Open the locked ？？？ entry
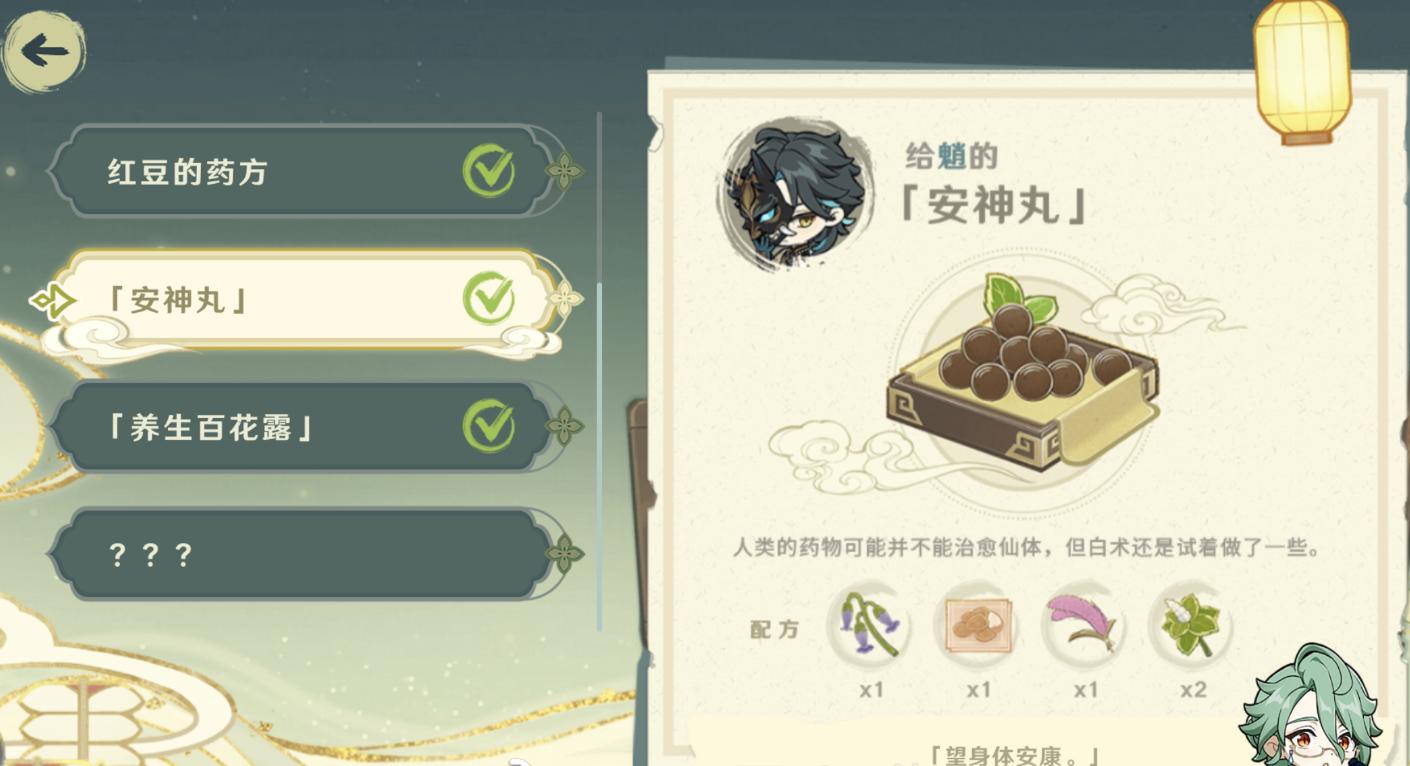The image size is (1410, 766). (290, 553)
